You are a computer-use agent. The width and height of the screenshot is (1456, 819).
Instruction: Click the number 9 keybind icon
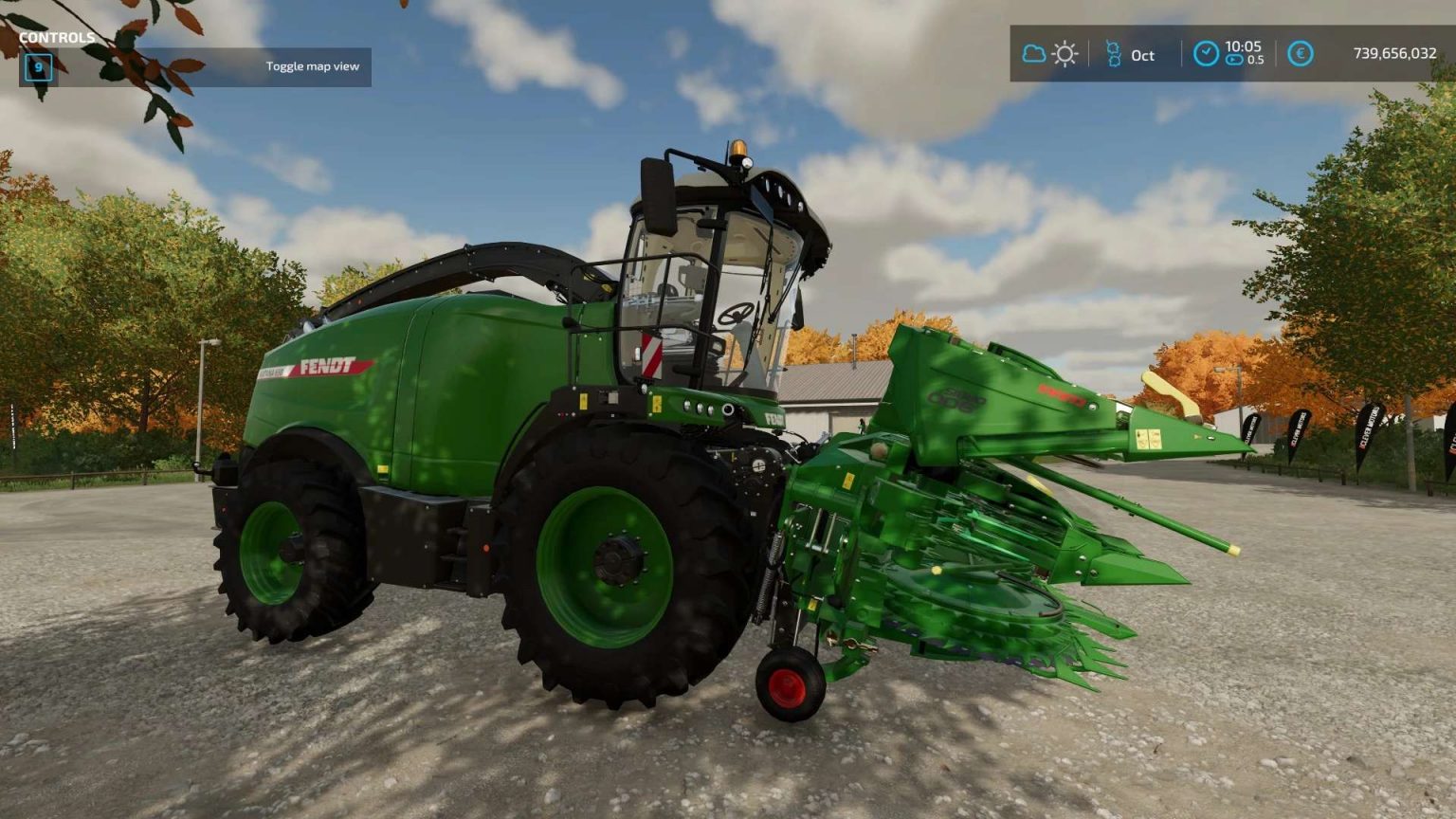click(37, 68)
